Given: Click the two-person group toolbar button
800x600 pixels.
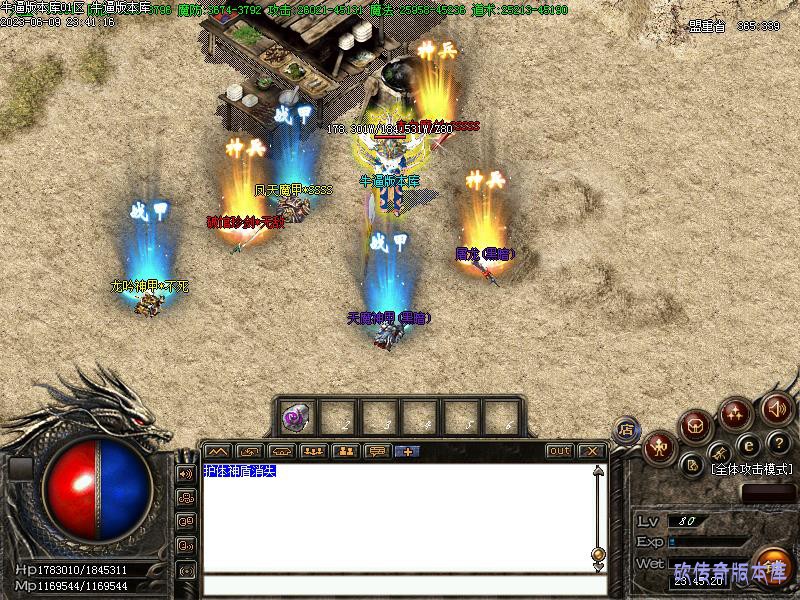Looking at the screenshot, I should [346, 451].
